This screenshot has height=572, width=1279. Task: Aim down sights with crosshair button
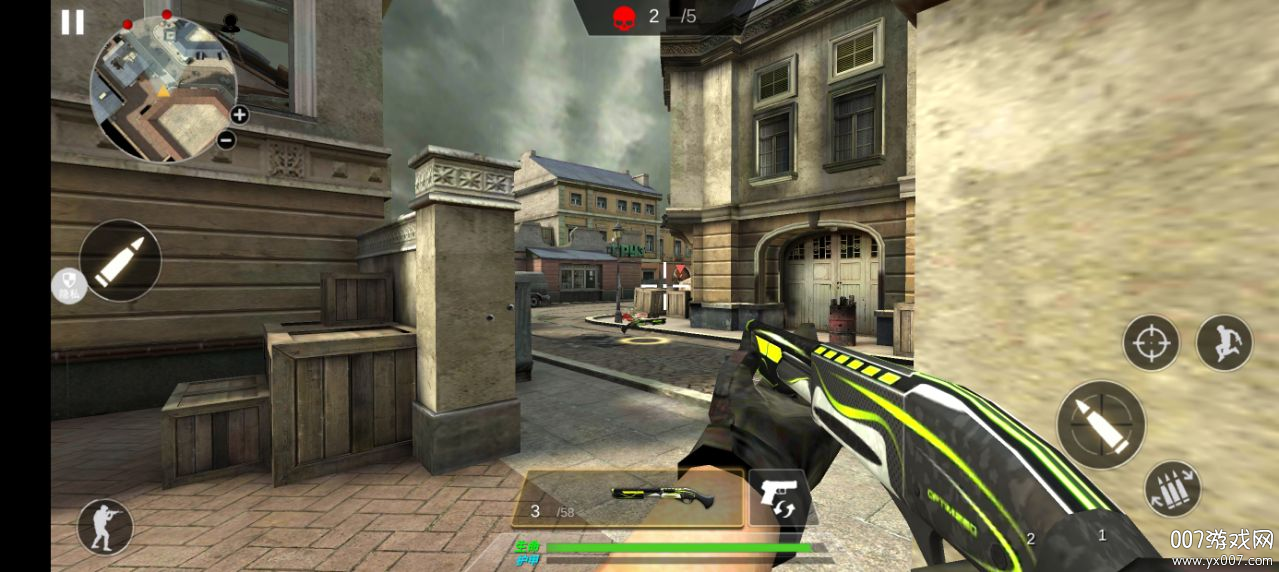[1151, 343]
